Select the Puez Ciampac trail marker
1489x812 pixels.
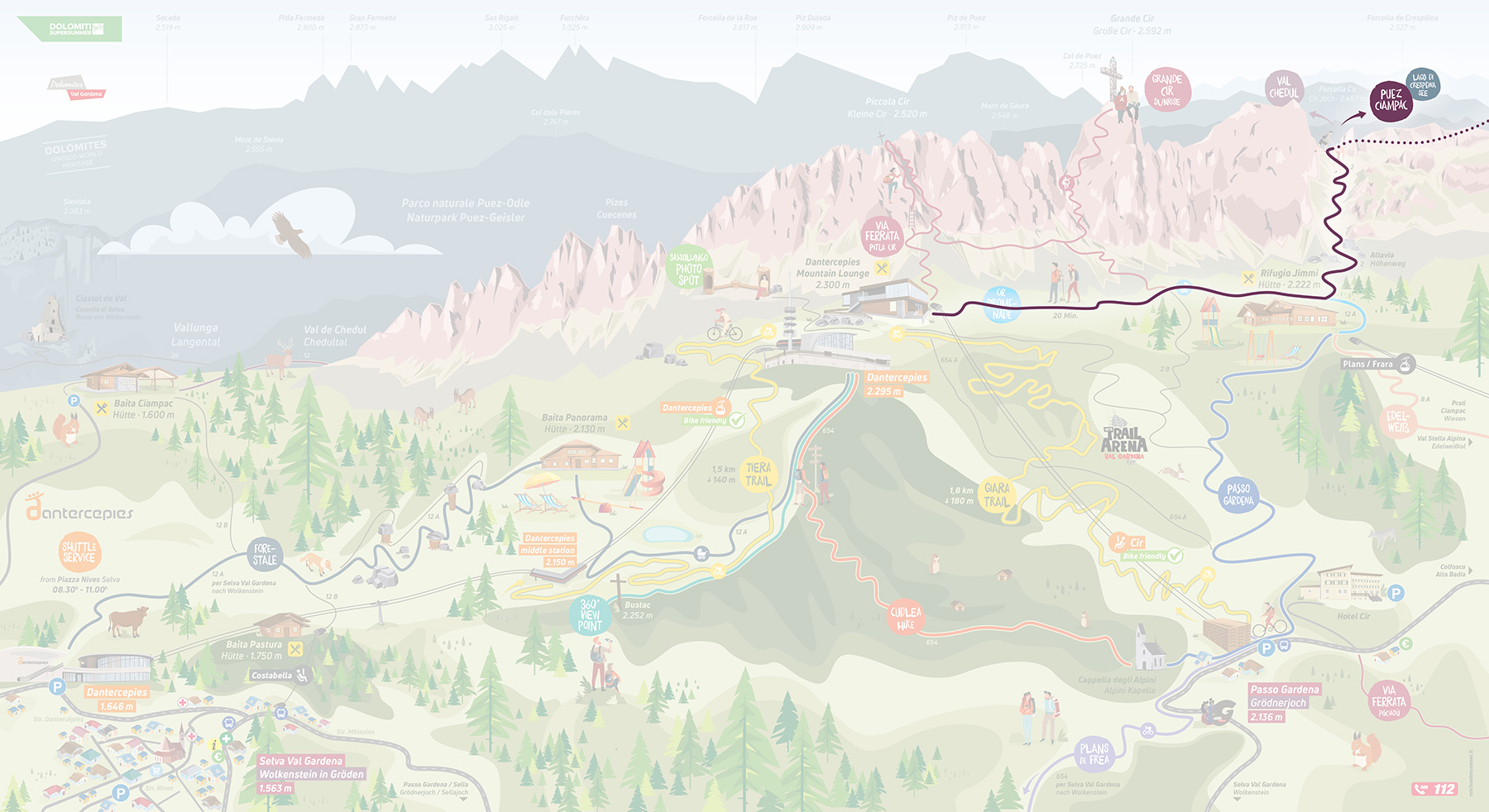point(1391,102)
